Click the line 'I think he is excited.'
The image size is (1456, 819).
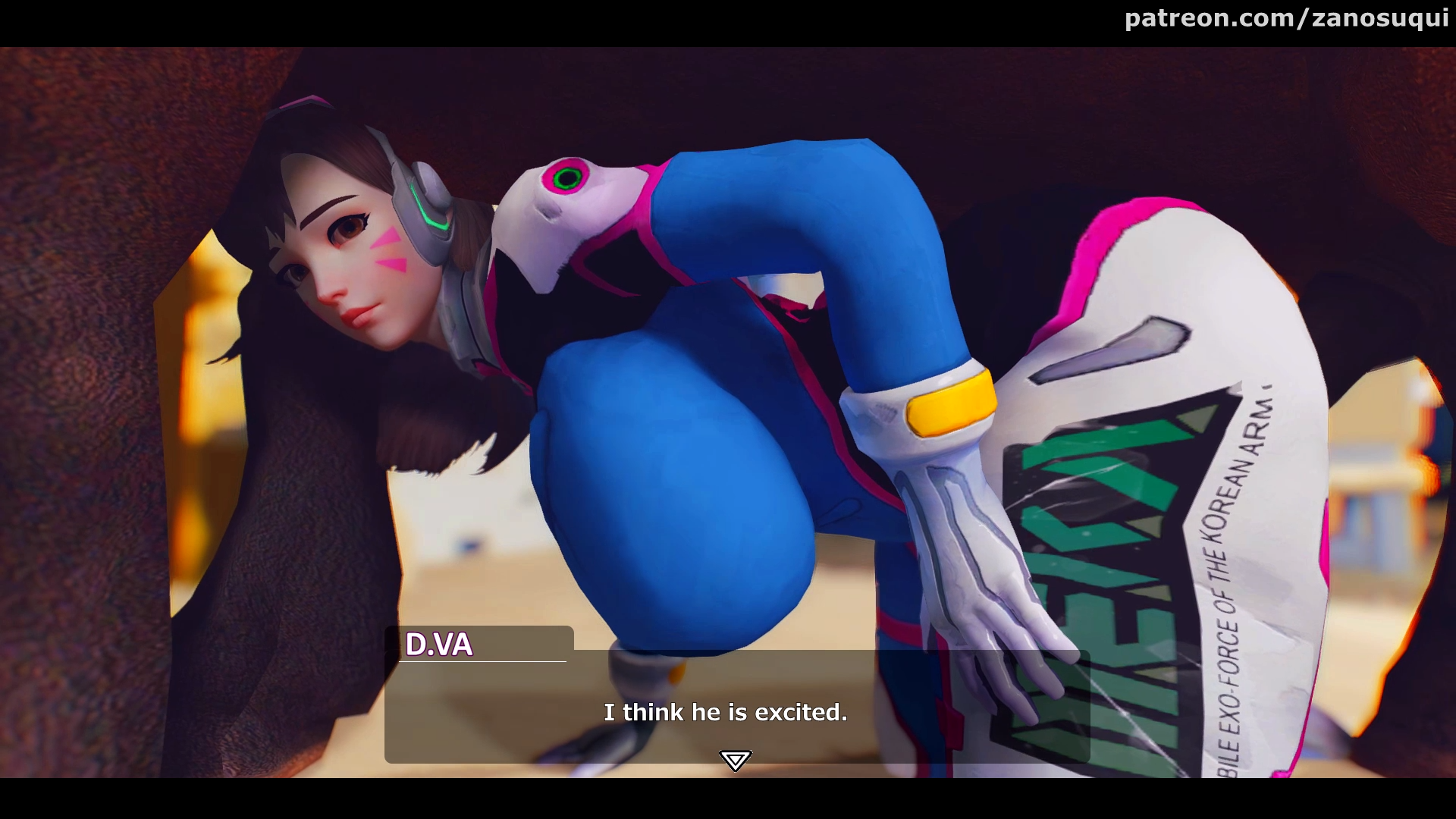[726, 713]
